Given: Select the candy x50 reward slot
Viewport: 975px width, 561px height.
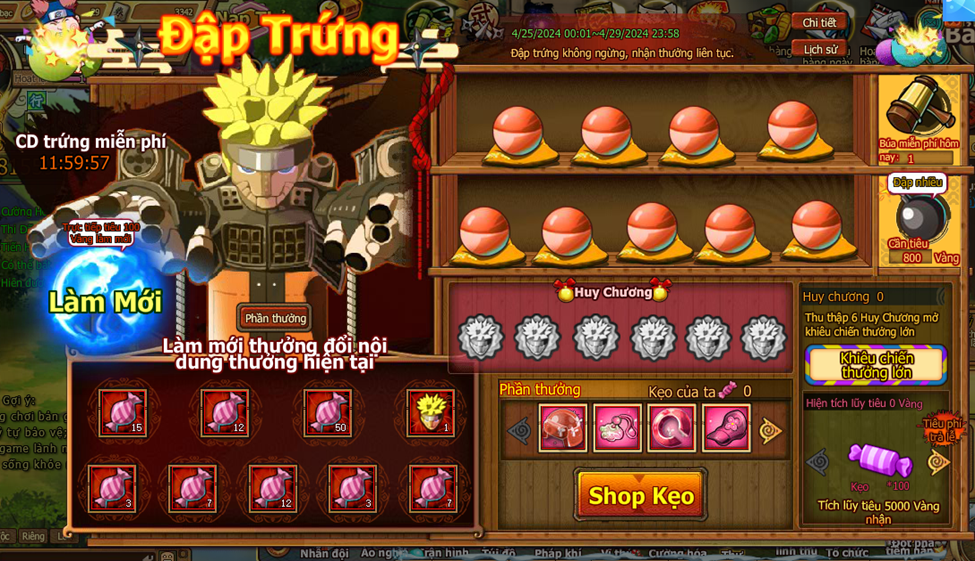Looking at the screenshot, I should [327, 411].
